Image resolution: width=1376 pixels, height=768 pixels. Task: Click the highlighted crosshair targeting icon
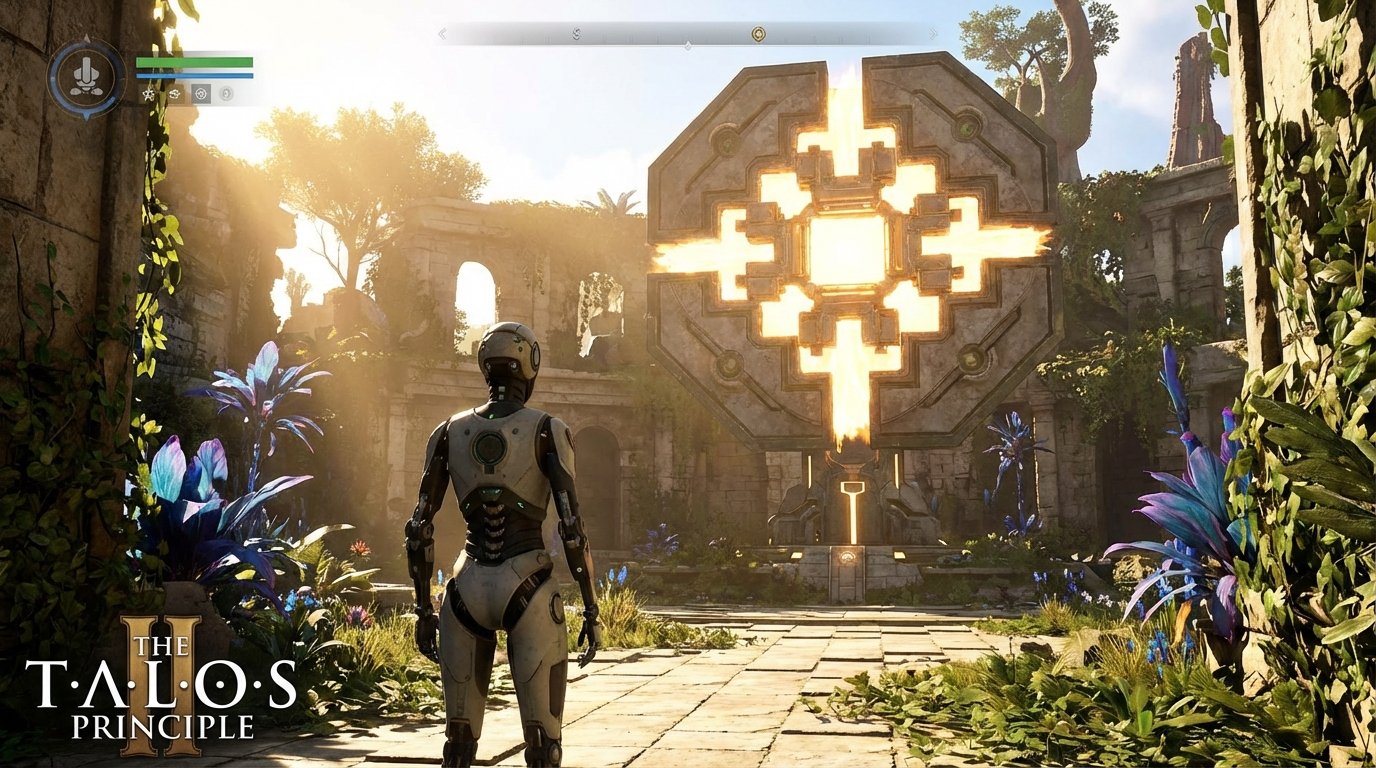(201, 94)
